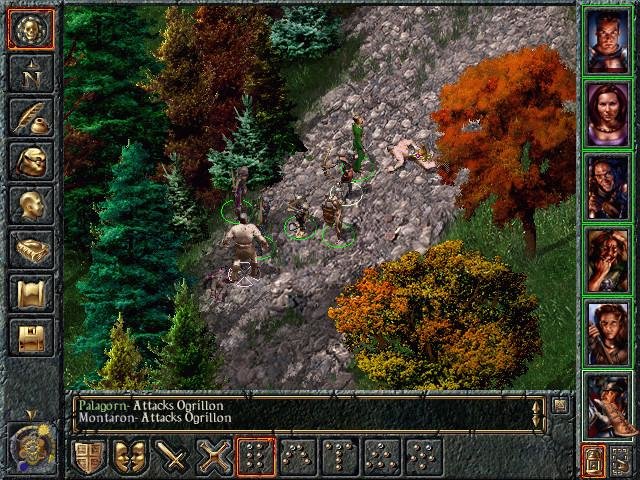Show the character record via the bald head icon

point(30,205)
